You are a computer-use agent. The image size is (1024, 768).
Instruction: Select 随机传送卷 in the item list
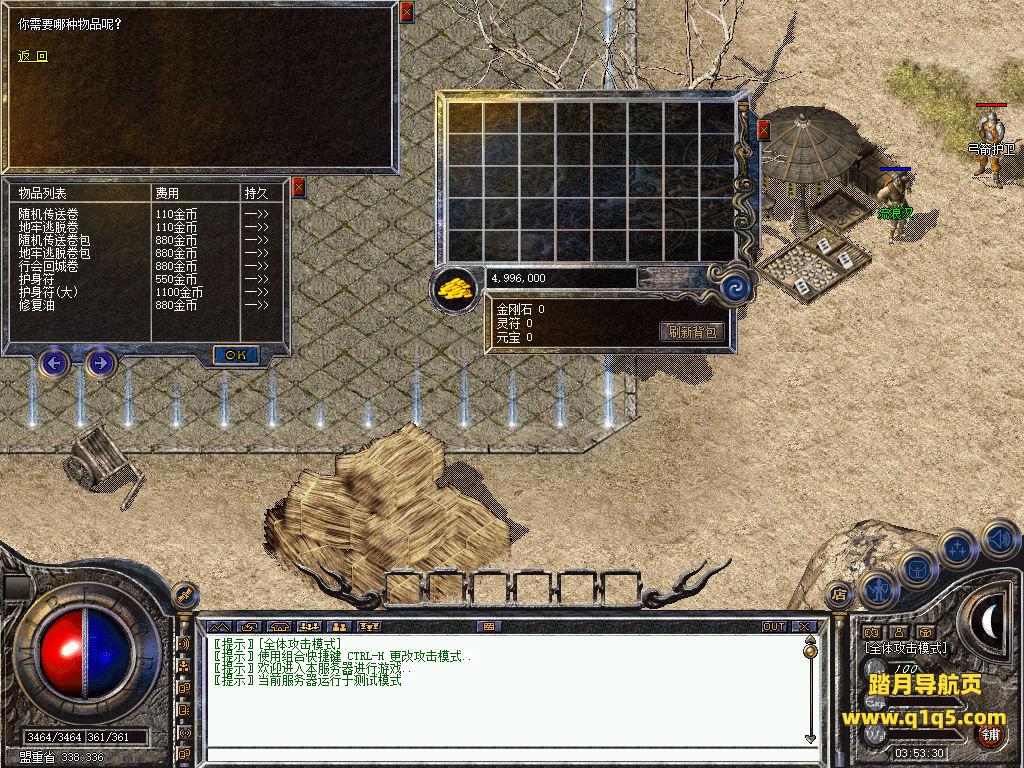pos(48,214)
